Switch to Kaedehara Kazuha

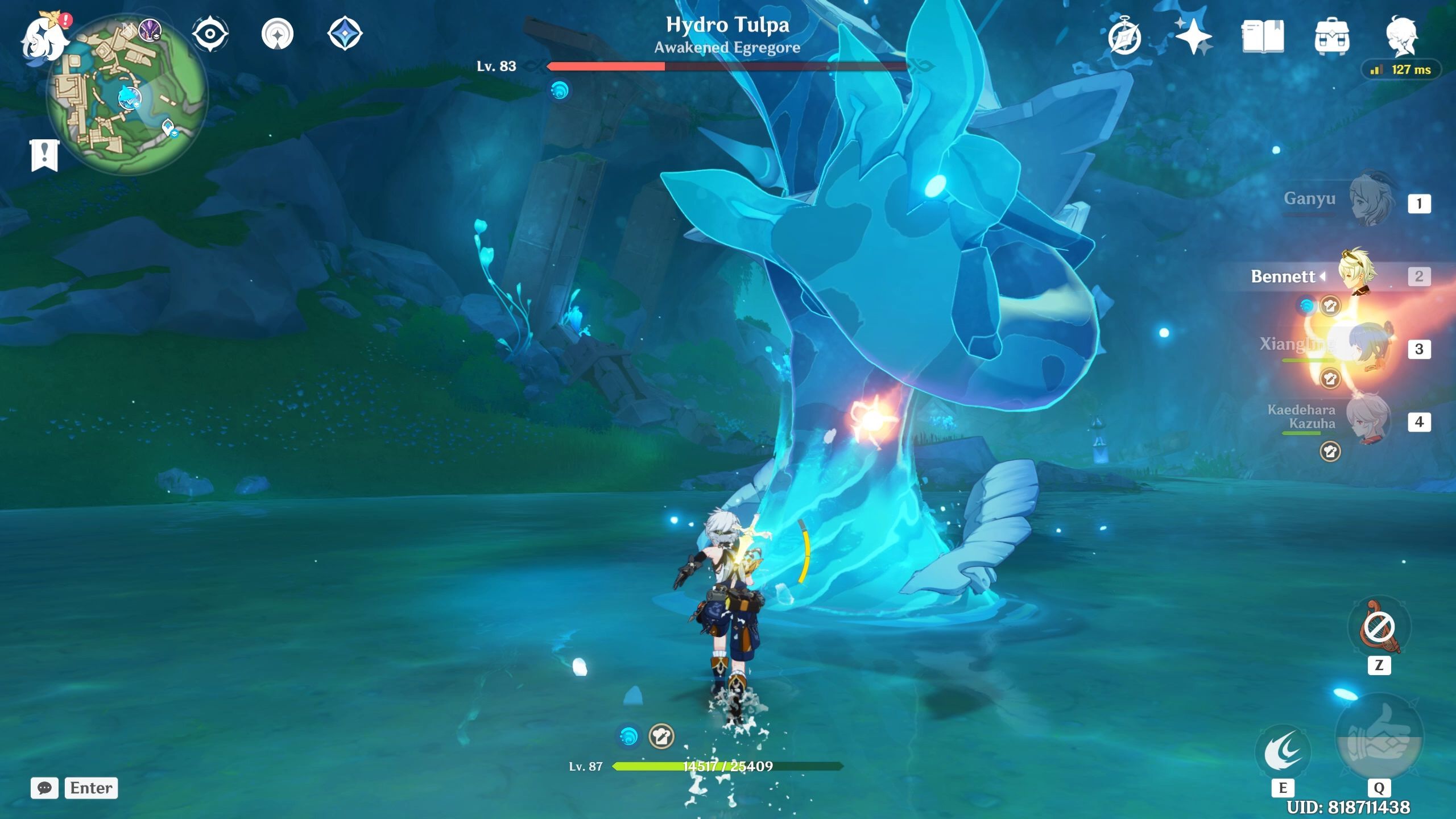1371,420
